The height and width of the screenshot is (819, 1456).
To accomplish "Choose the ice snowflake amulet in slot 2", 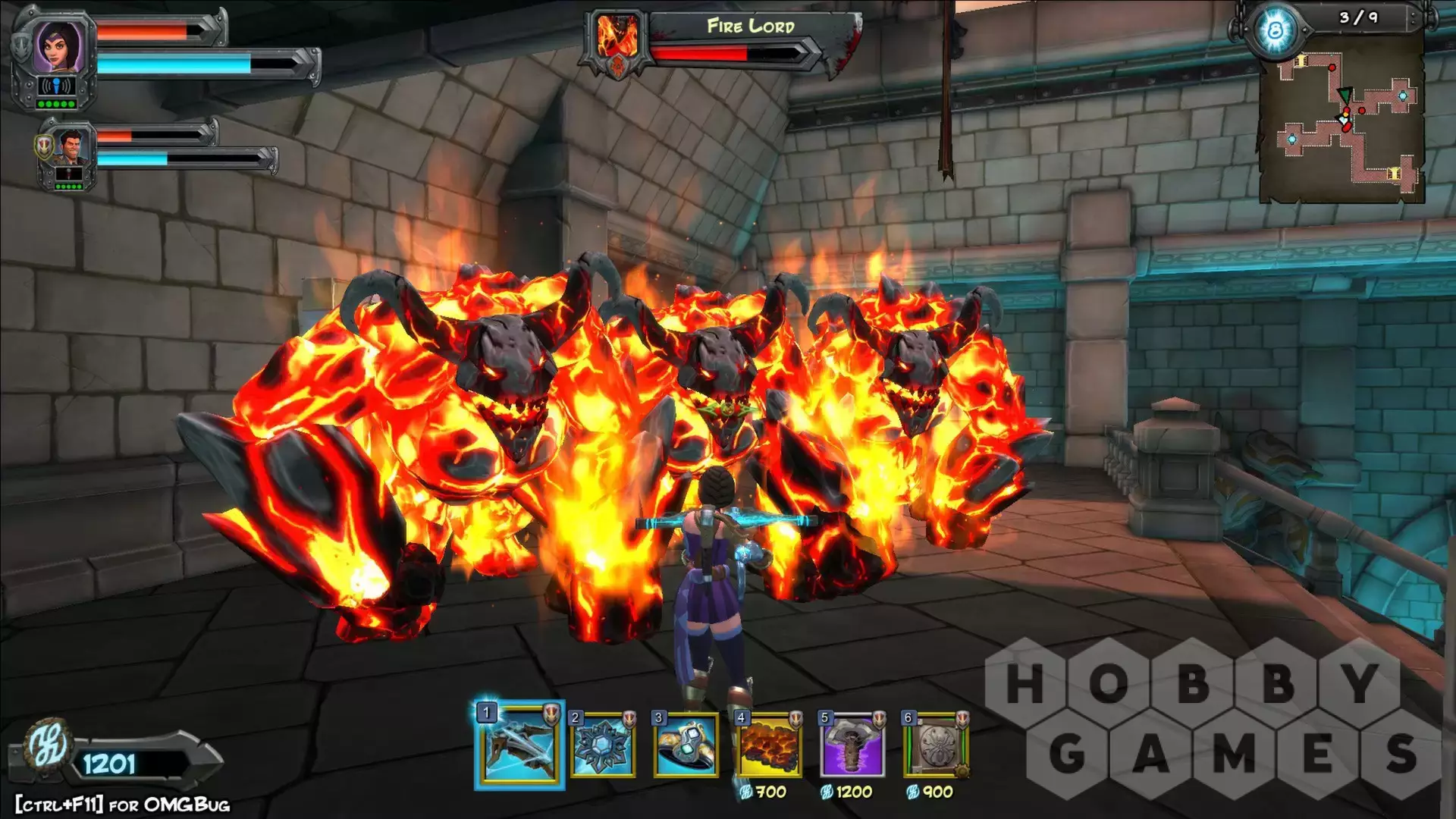I will (x=604, y=746).
